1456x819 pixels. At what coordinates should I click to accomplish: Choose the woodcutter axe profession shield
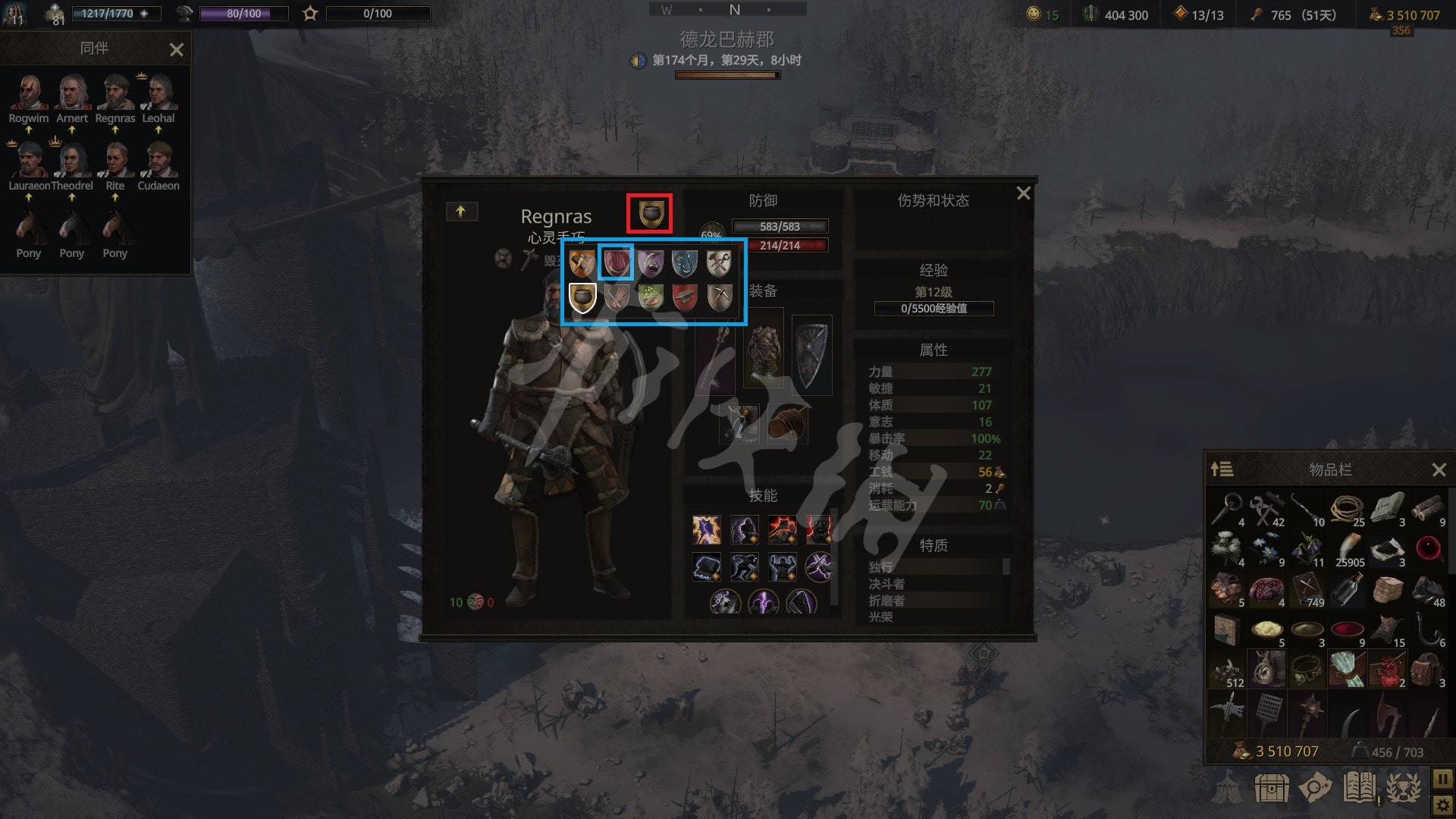point(582,263)
